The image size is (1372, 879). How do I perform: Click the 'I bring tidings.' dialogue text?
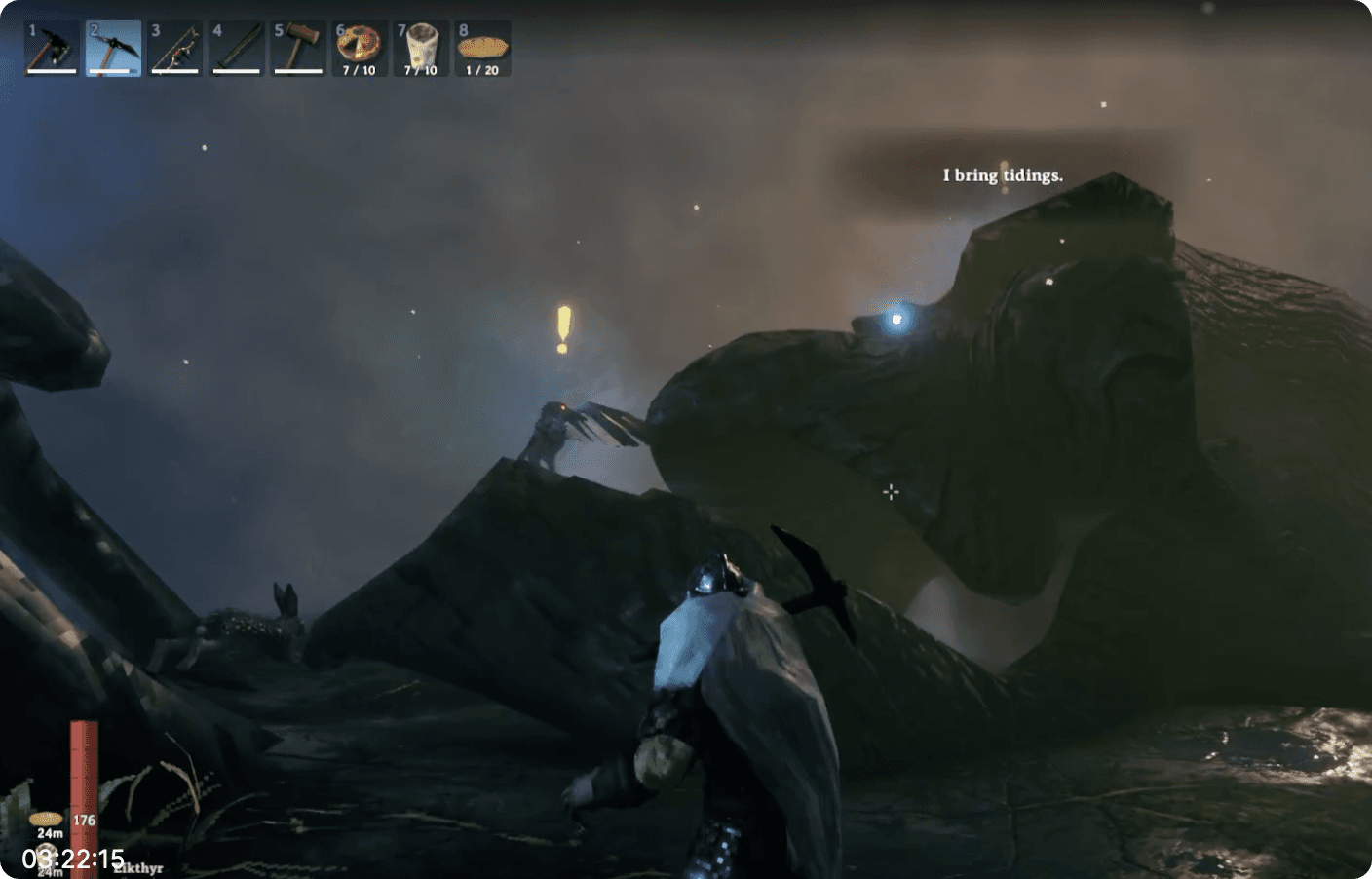(1003, 175)
